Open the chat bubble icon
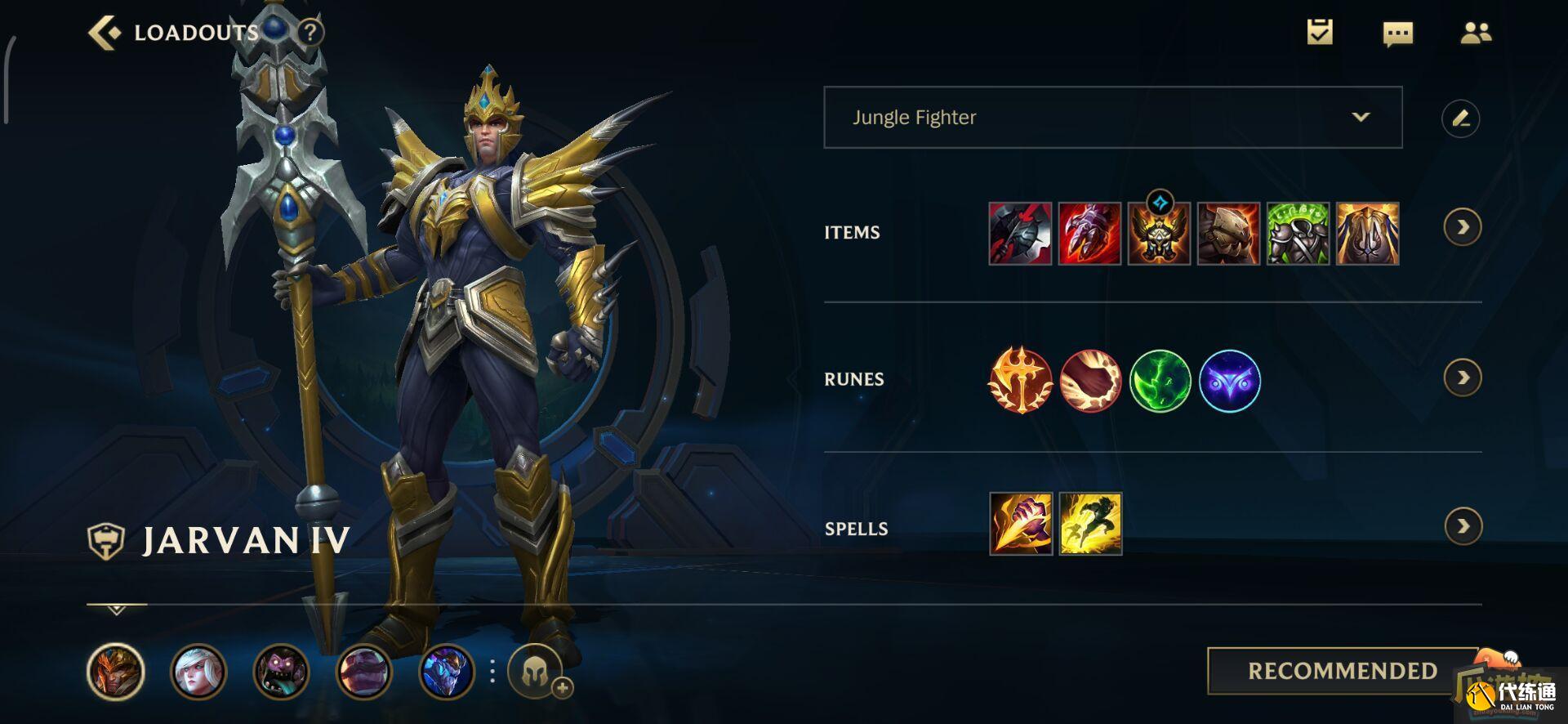The image size is (1568, 724). point(1397,34)
